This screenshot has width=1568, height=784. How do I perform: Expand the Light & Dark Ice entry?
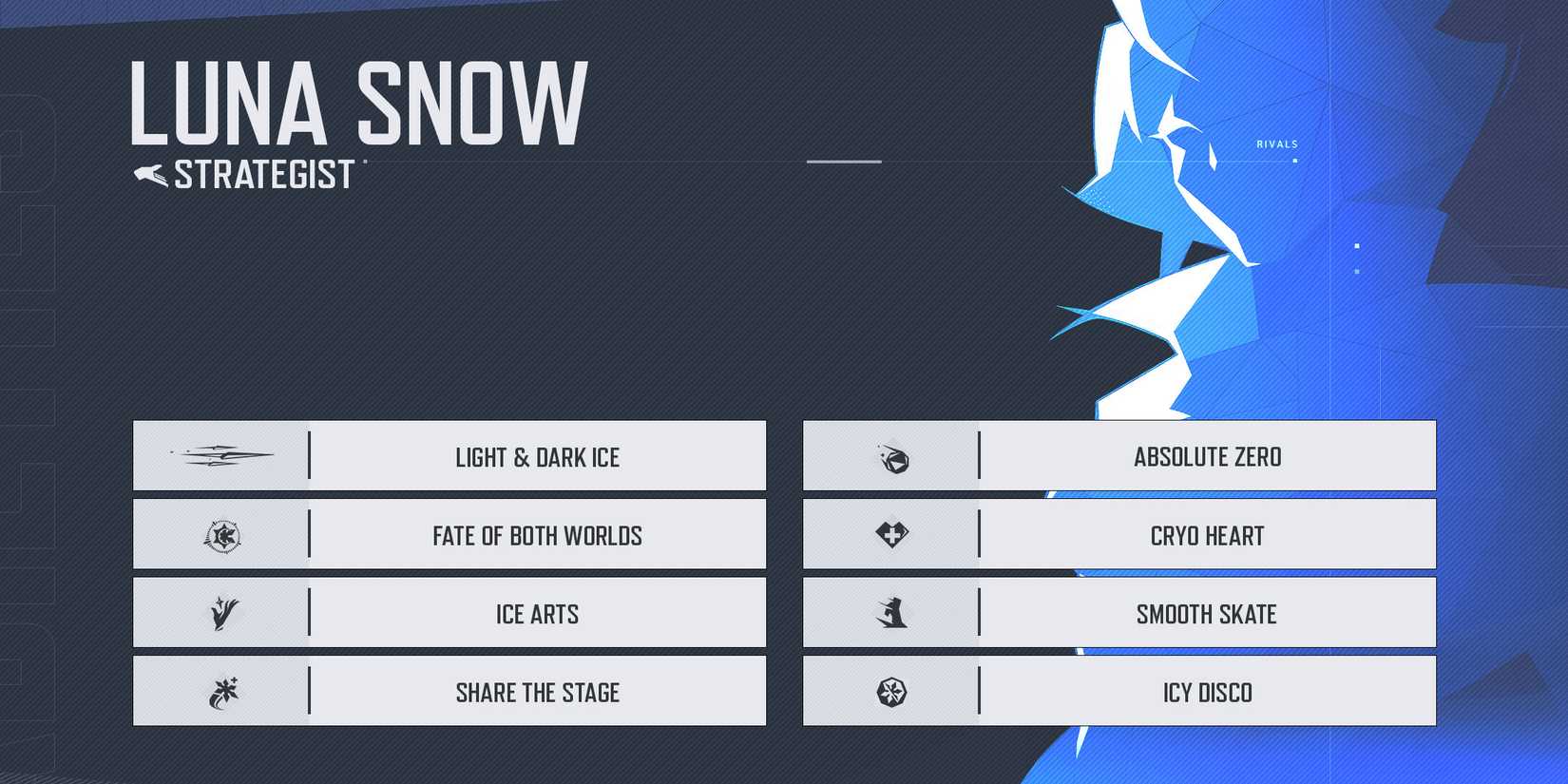coord(537,457)
